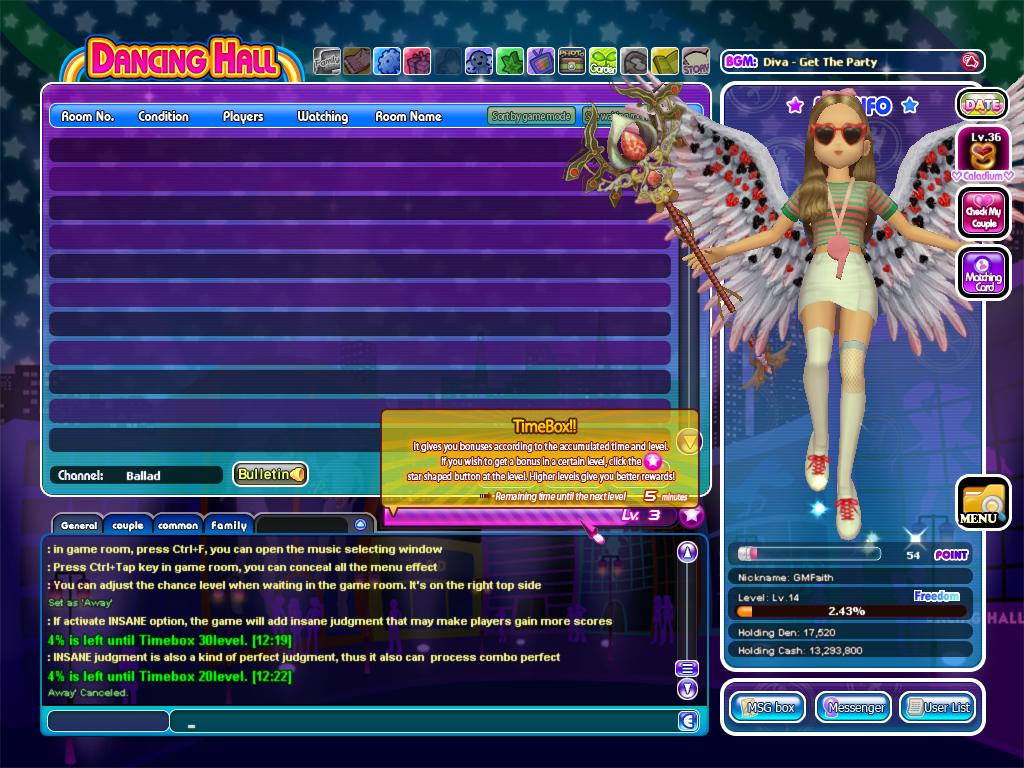Open the Photo album toolbar icon
The image size is (1024, 768).
[x=572, y=62]
